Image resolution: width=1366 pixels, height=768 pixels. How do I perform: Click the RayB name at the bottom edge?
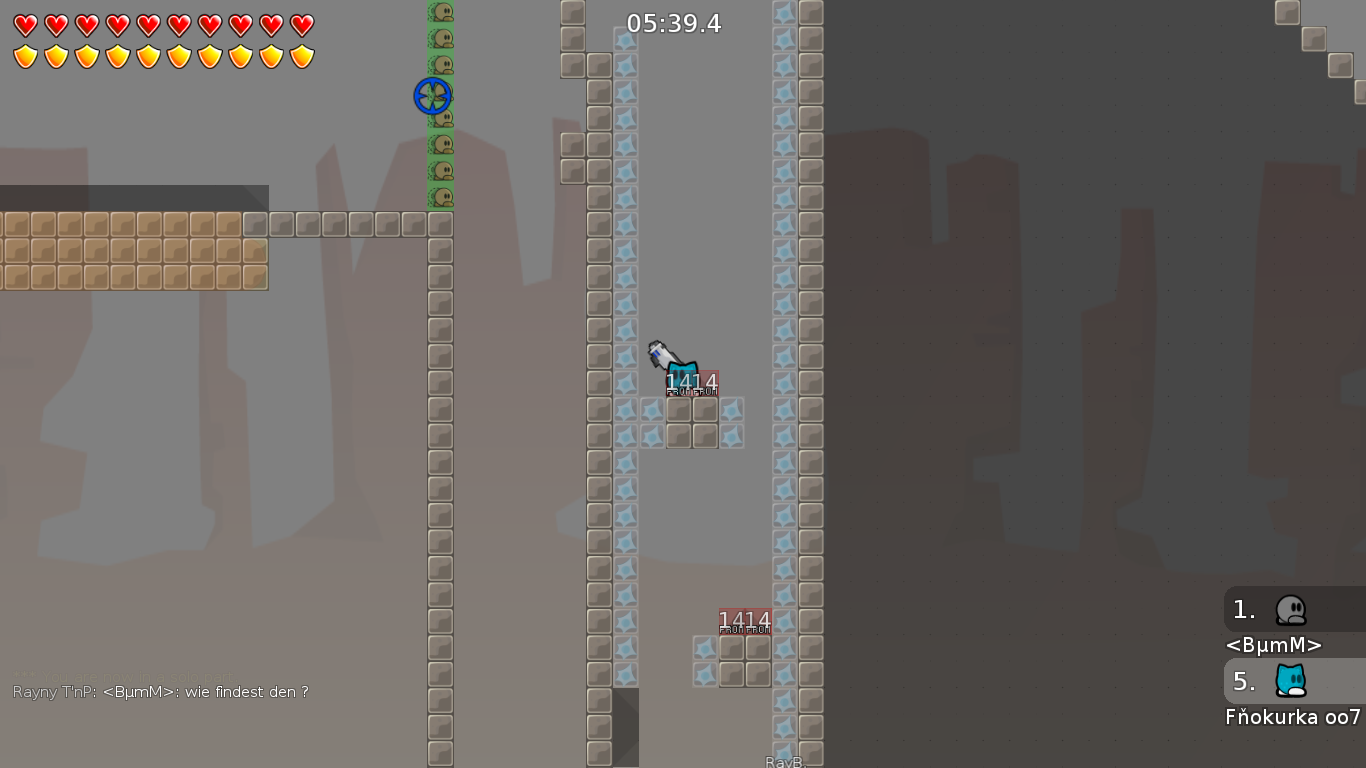click(x=784, y=761)
